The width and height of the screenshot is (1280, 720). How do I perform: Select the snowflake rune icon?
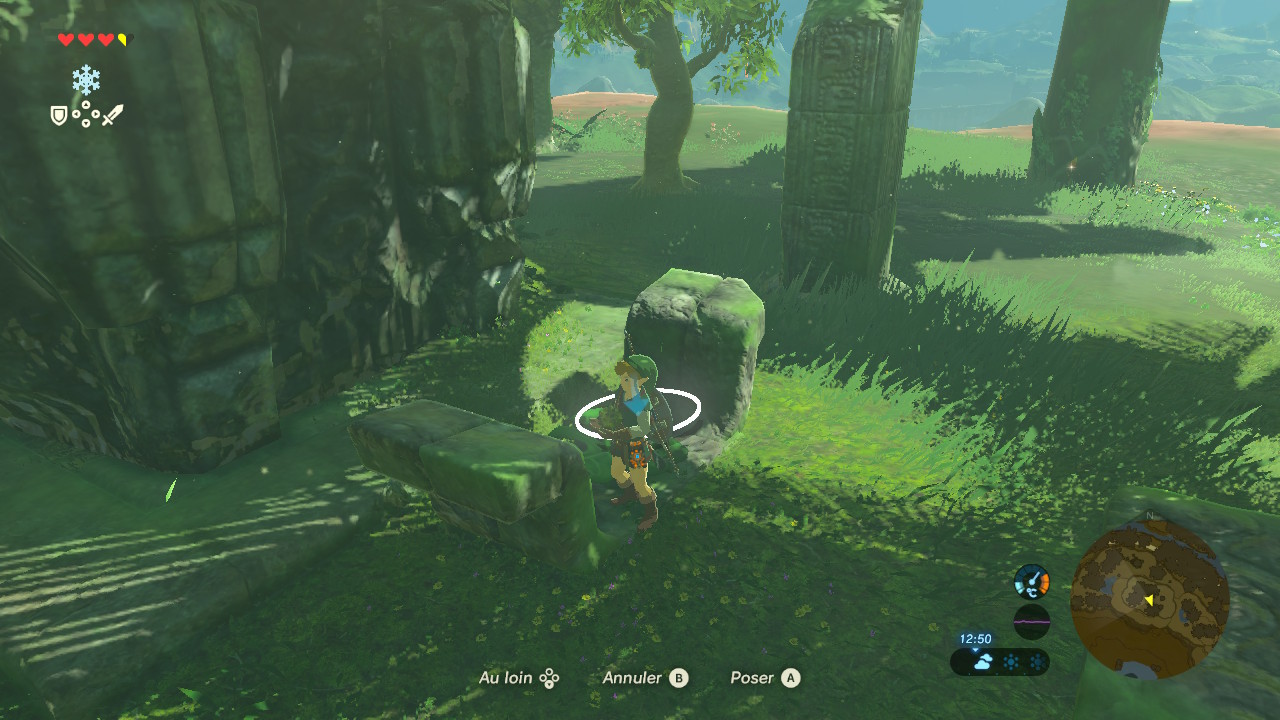(x=86, y=80)
